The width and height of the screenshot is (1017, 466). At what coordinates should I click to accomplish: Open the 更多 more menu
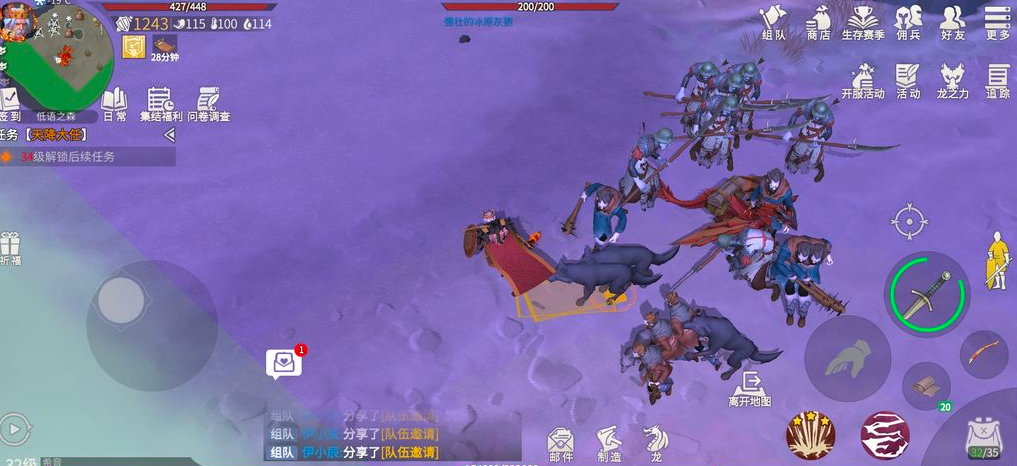997,22
